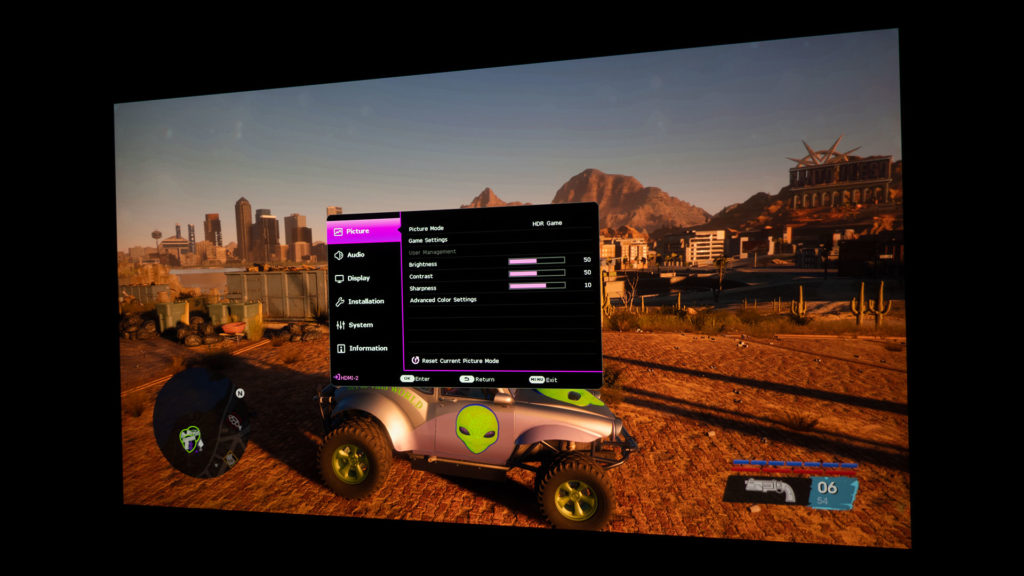This screenshot has height=576, width=1024.
Task: Adjust the Contrast slider bar
Action: click(536, 273)
